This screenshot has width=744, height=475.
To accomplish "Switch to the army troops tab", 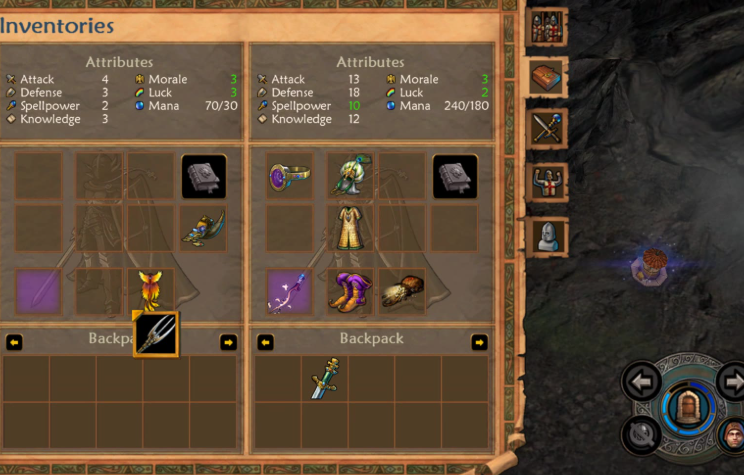I will click(x=549, y=26).
